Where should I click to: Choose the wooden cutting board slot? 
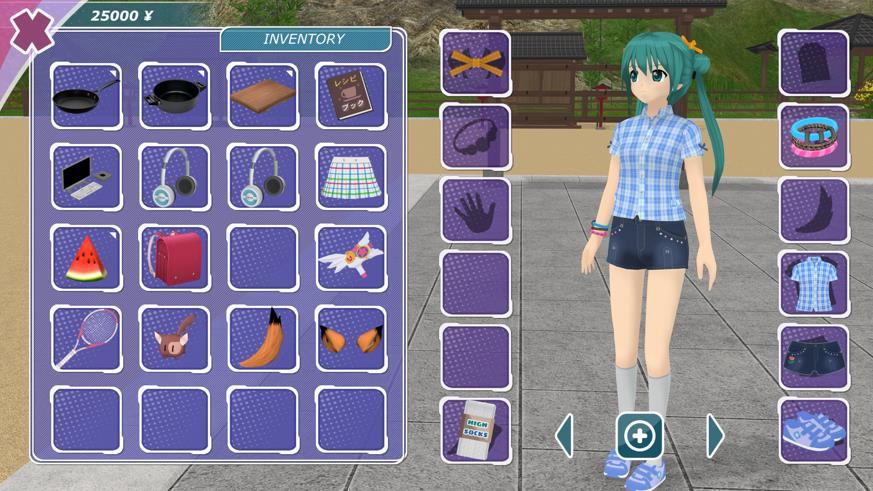[262, 97]
